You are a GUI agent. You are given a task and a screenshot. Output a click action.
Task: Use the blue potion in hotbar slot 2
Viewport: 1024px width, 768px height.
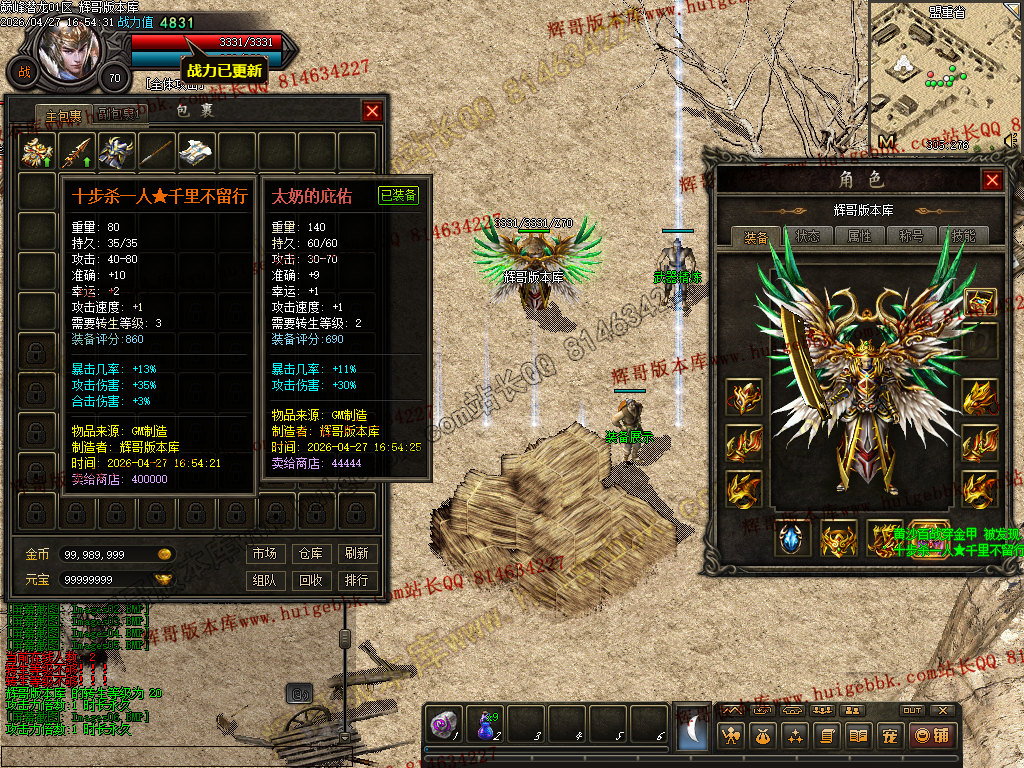pyautogui.click(x=486, y=725)
